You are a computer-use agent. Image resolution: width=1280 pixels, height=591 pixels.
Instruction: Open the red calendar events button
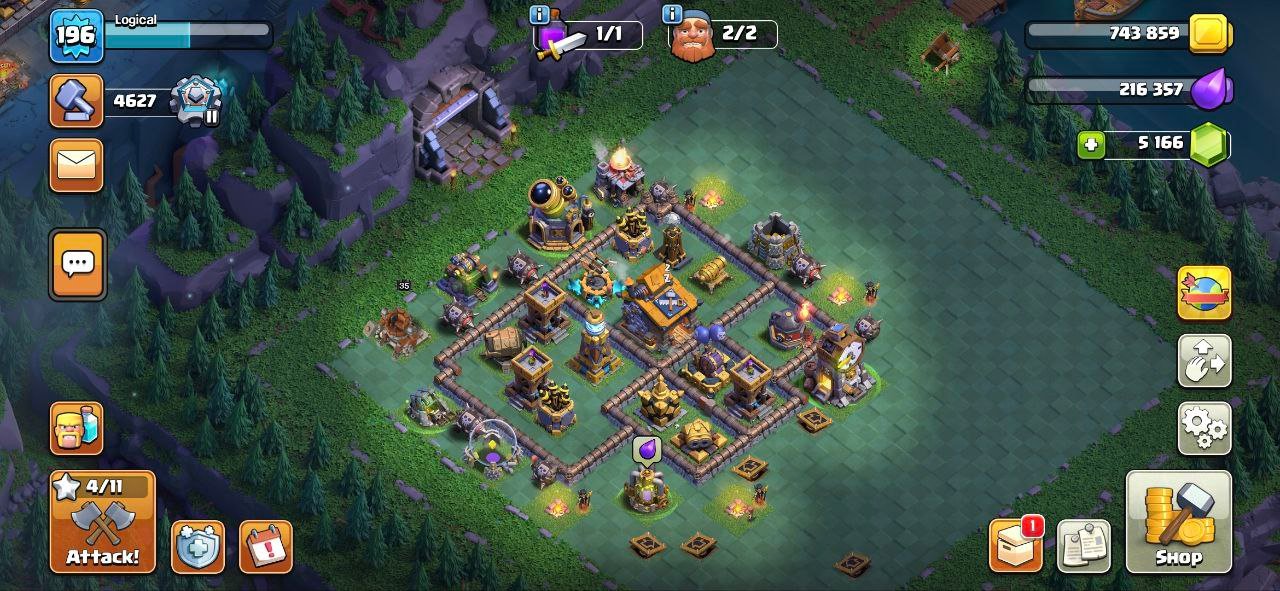point(265,547)
